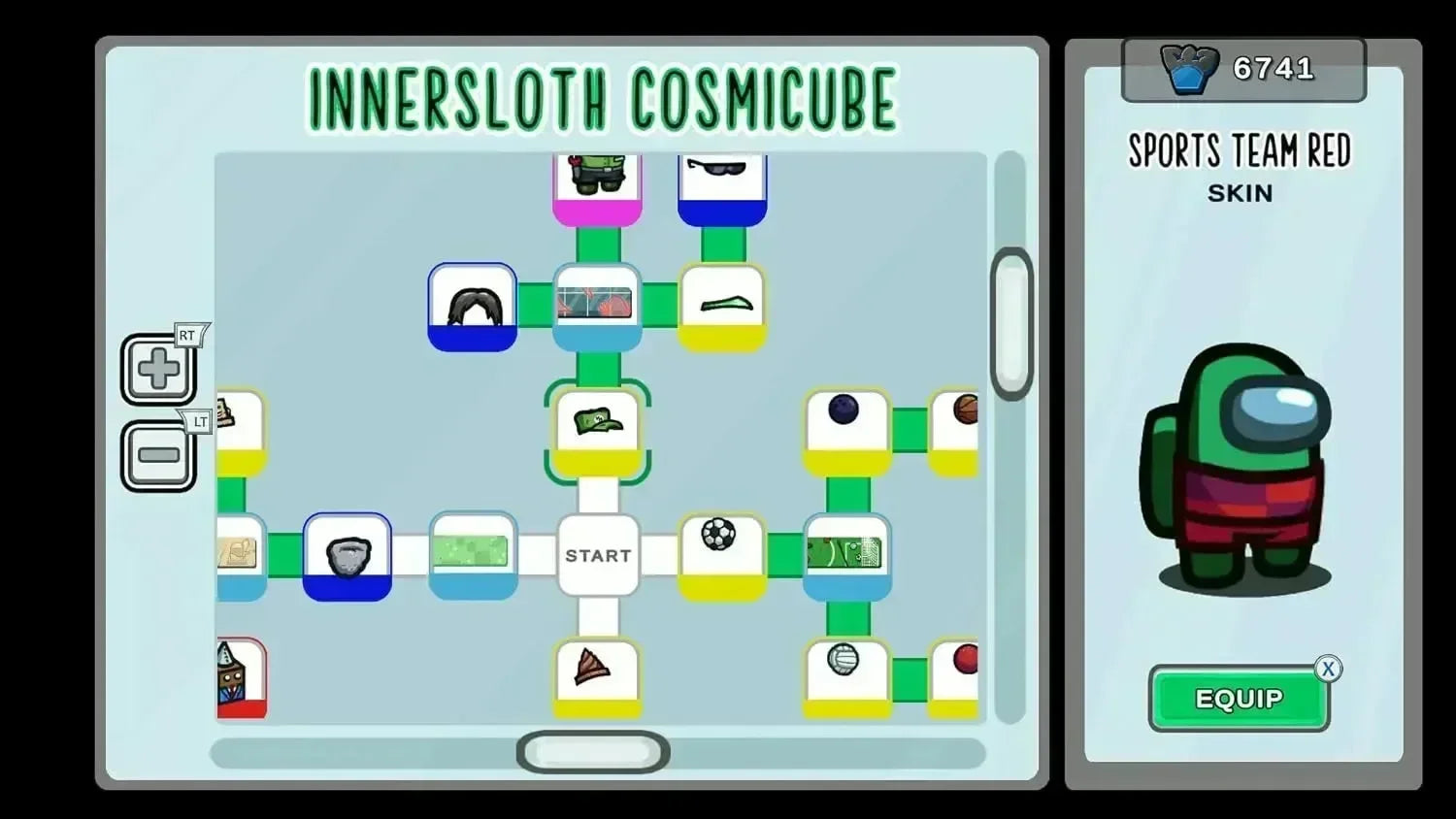Zoom out with the minus button
Image resolution: width=1456 pixels, height=819 pixels.
(x=158, y=455)
